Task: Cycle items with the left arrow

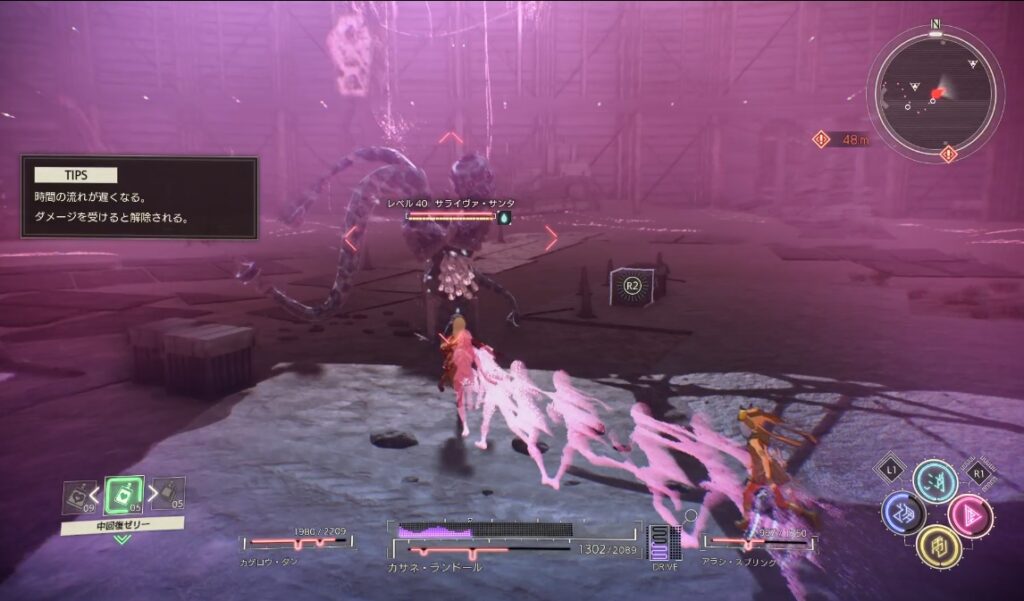Action: point(97,492)
